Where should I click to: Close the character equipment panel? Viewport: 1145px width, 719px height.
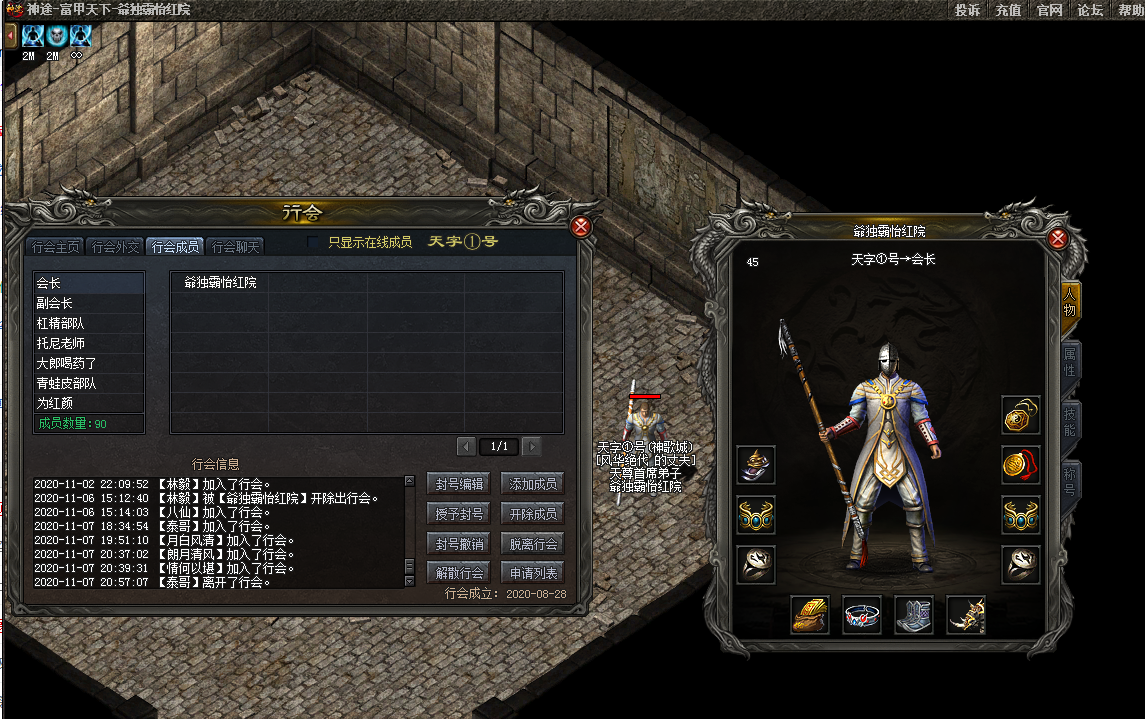click(x=1058, y=238)
